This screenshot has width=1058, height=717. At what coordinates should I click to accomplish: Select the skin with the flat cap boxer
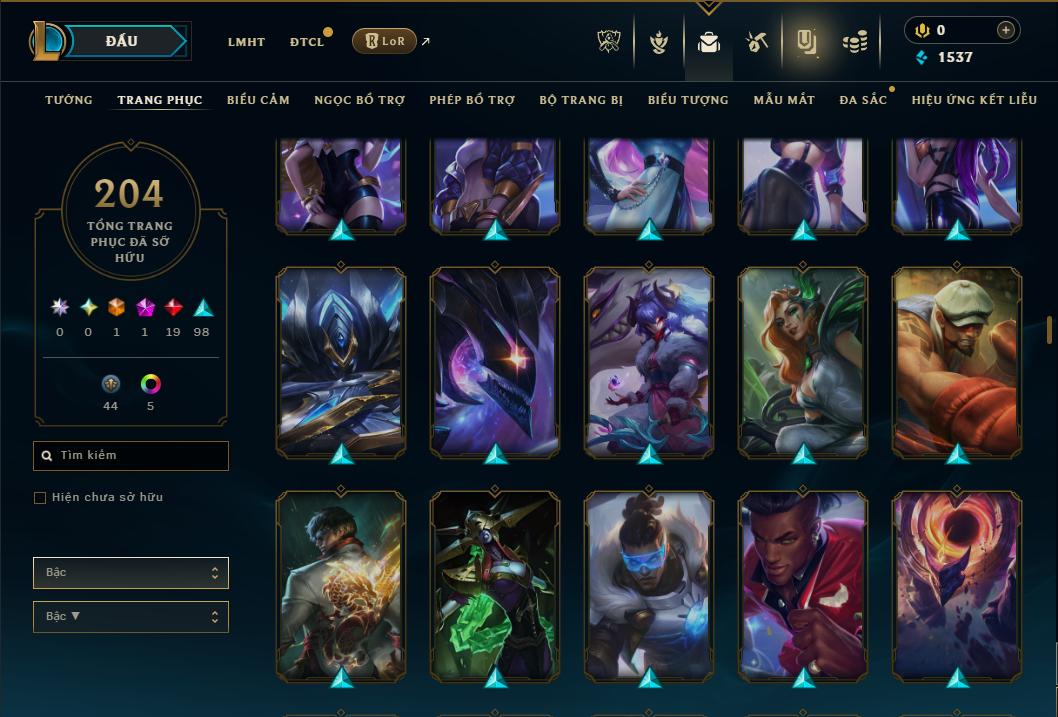point(957,363)
